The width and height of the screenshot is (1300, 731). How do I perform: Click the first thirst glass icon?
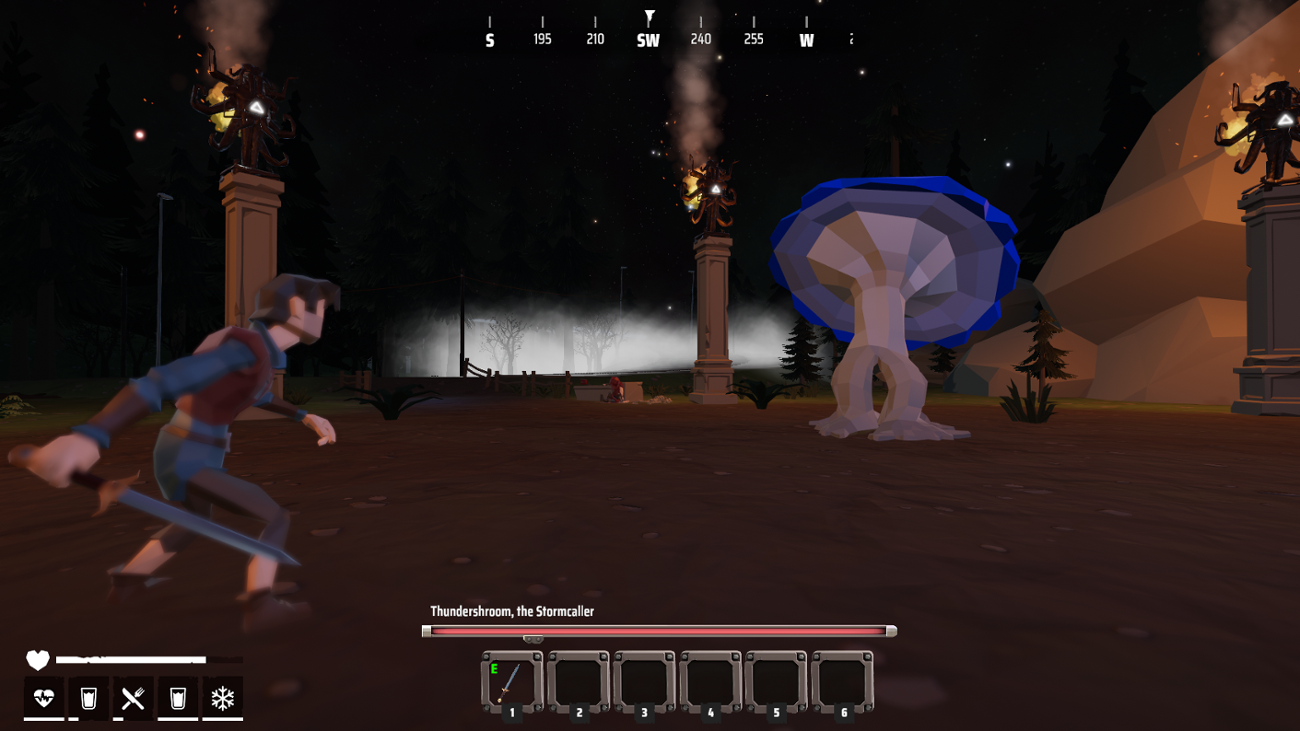click(x=88, y=698)
